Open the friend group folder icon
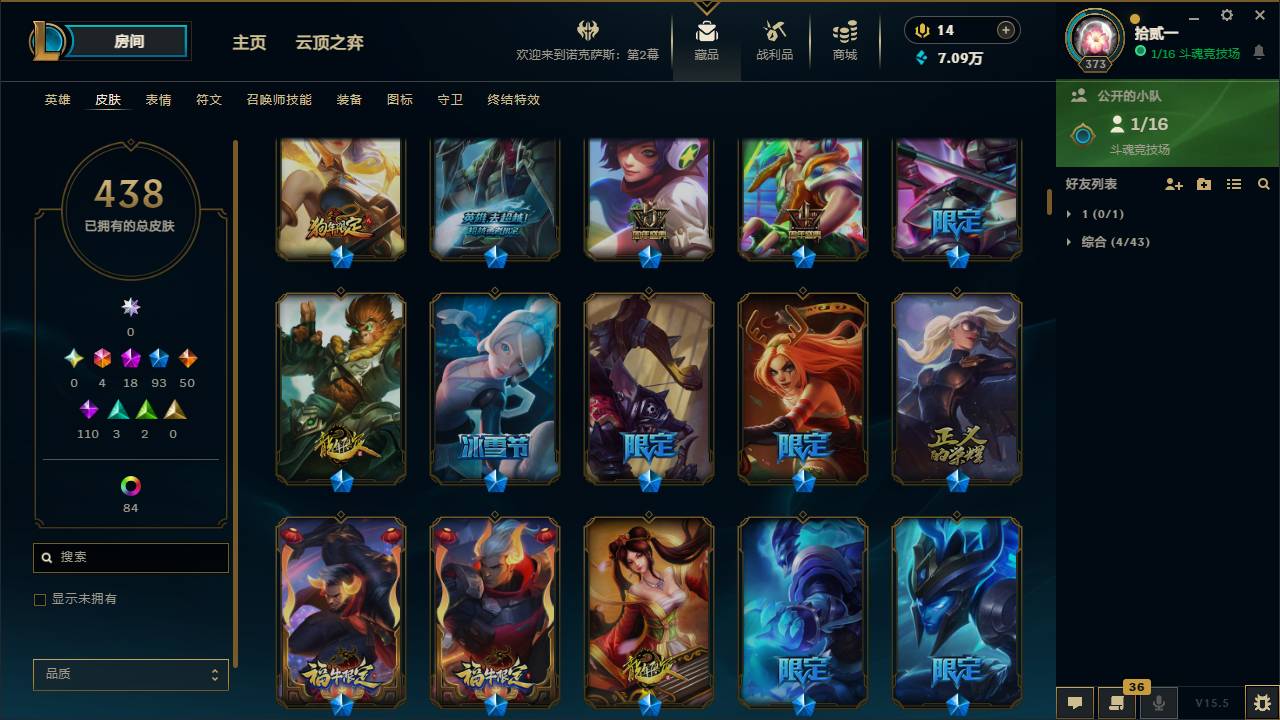 tap(1202, 184)
